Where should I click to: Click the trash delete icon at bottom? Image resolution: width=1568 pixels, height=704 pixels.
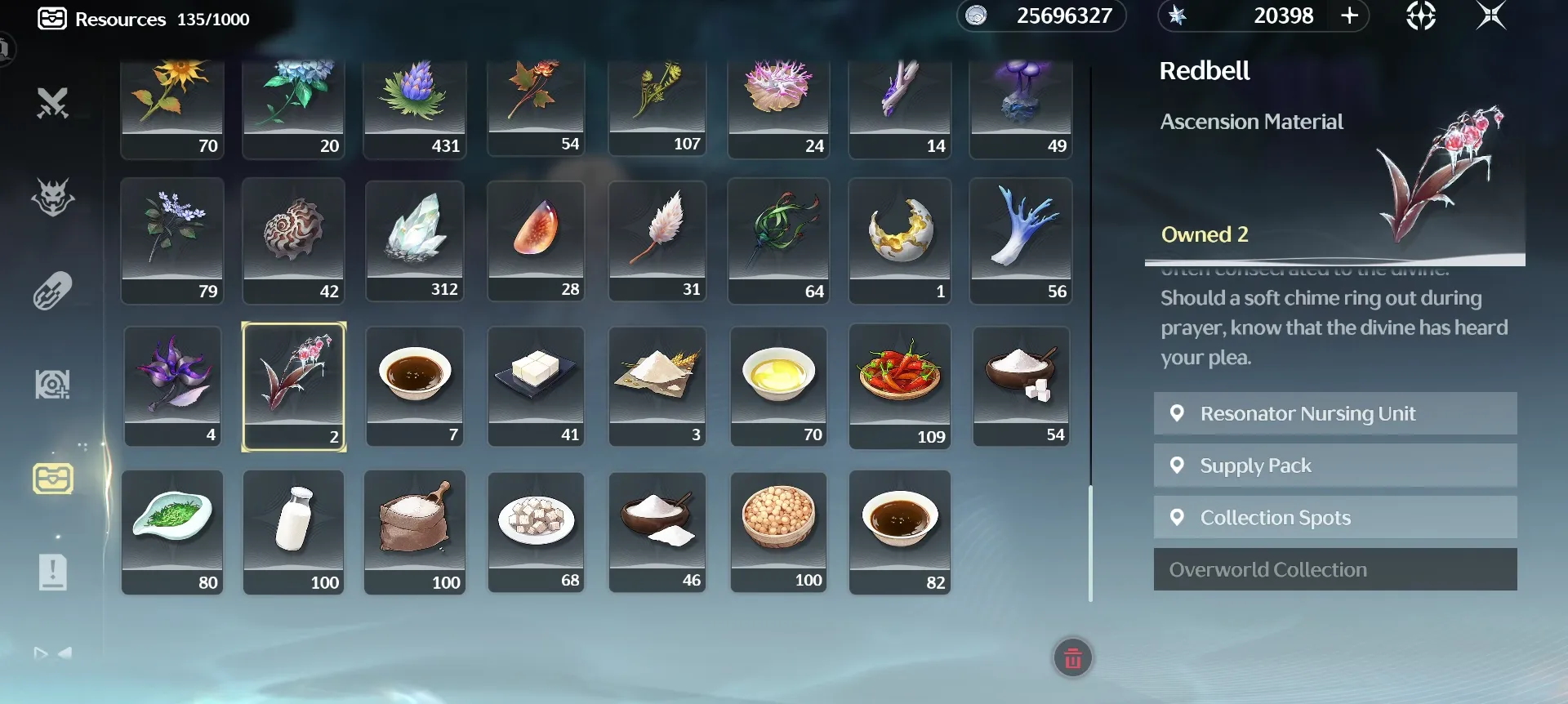pyautogui.click(x=1072, y=657)
